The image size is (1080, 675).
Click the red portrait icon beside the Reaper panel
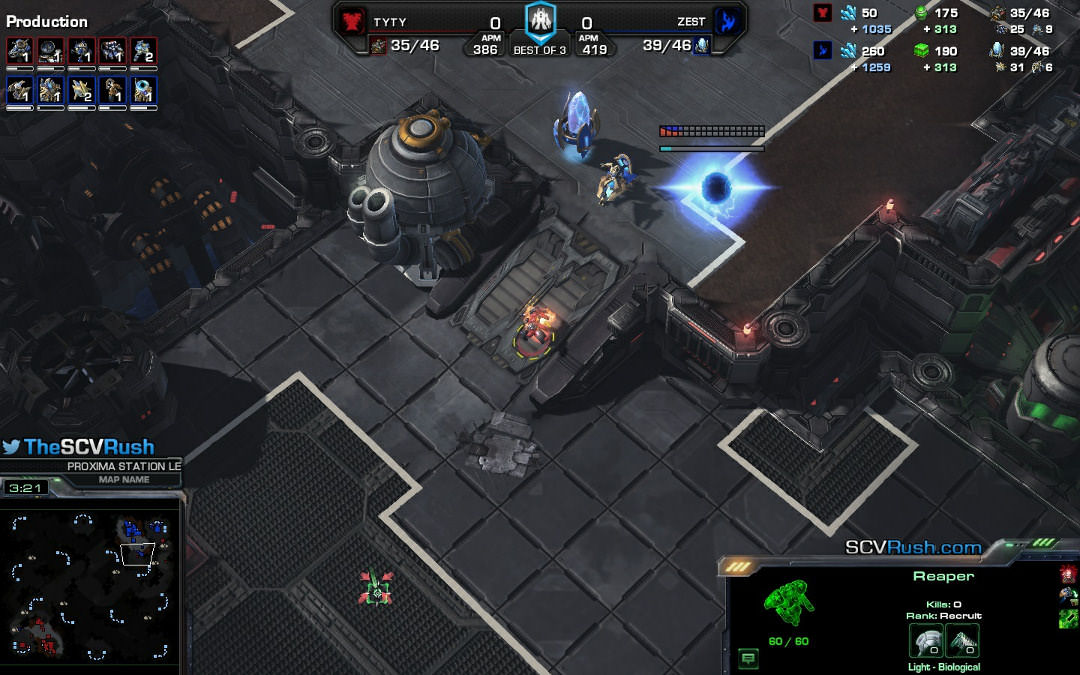1067,574
